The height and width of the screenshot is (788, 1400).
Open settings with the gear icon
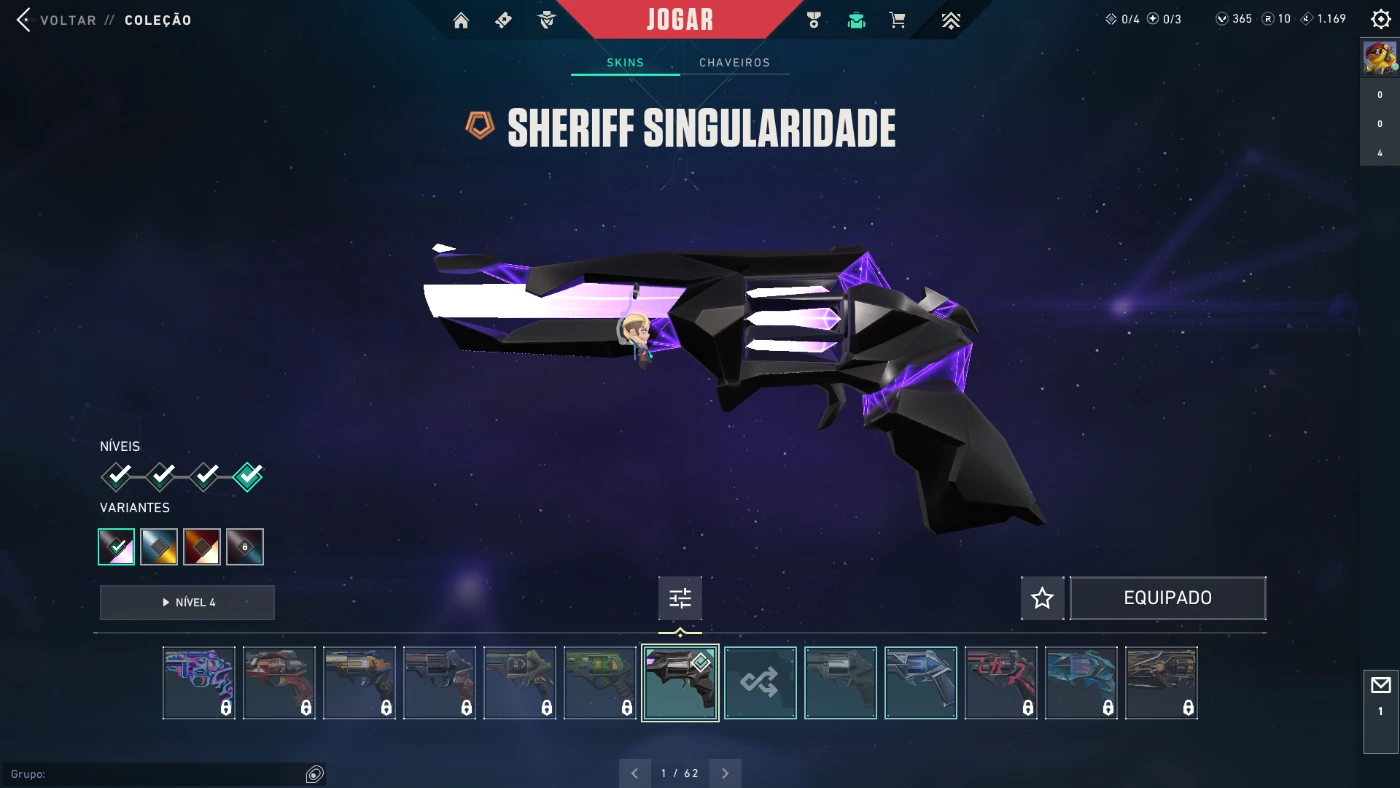1380,19
